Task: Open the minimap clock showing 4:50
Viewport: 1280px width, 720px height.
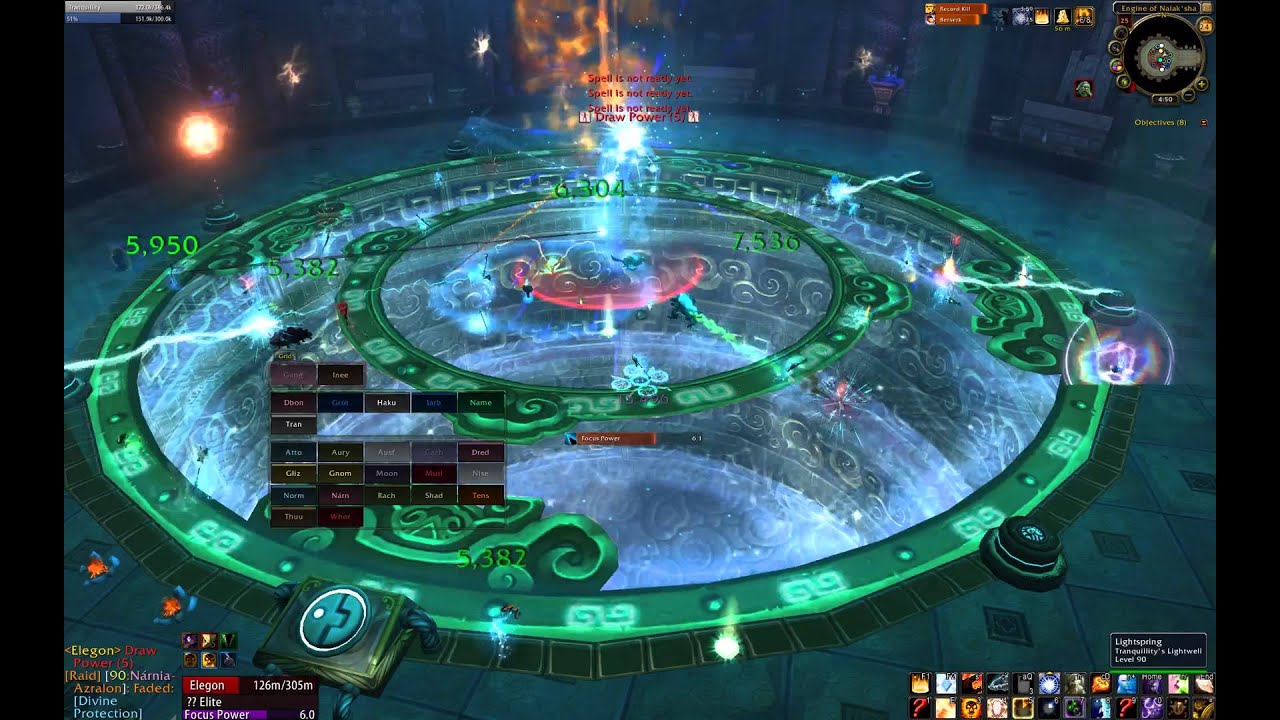Action: pos(1164,100)
